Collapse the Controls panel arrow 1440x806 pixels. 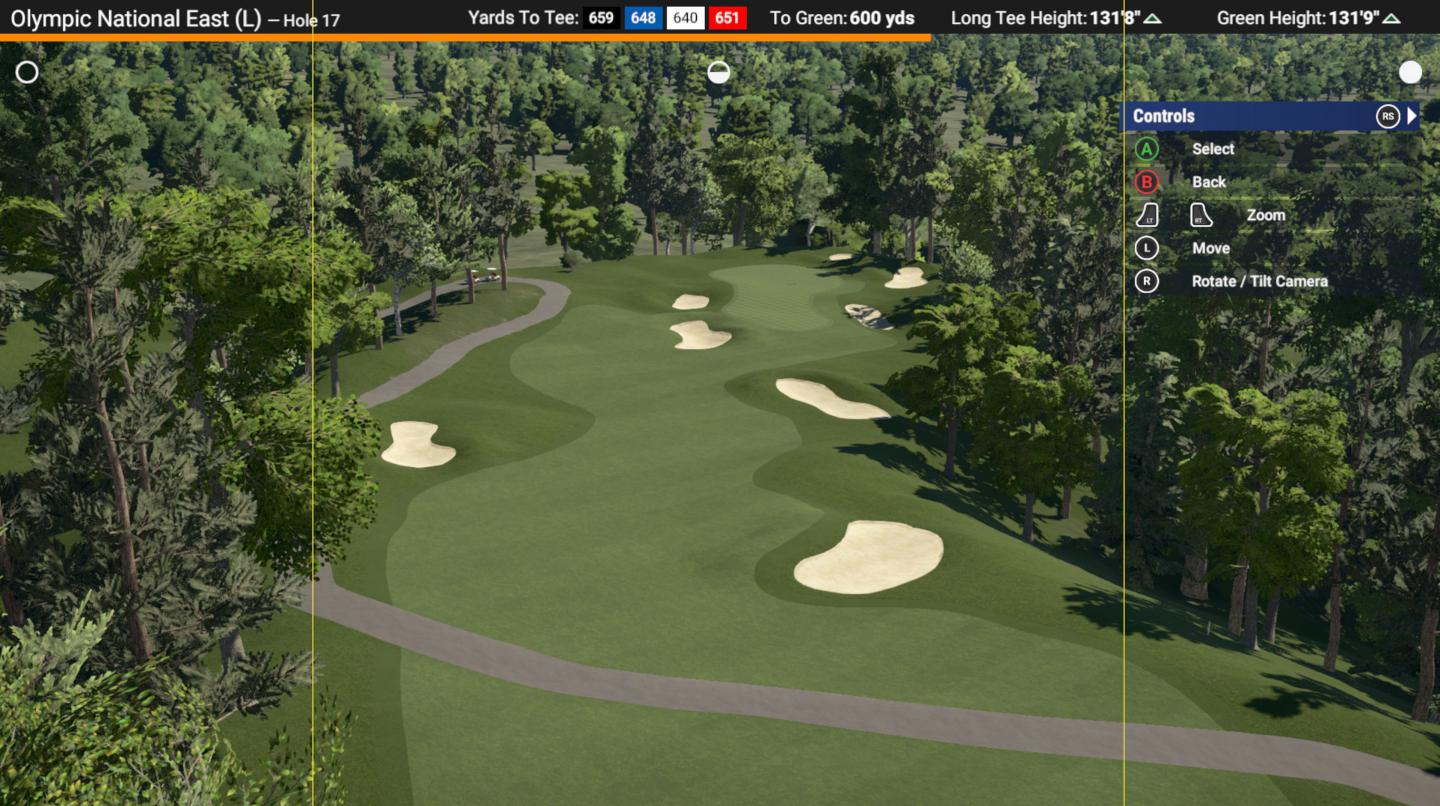pyautogui.click(x=1412, y=116)
